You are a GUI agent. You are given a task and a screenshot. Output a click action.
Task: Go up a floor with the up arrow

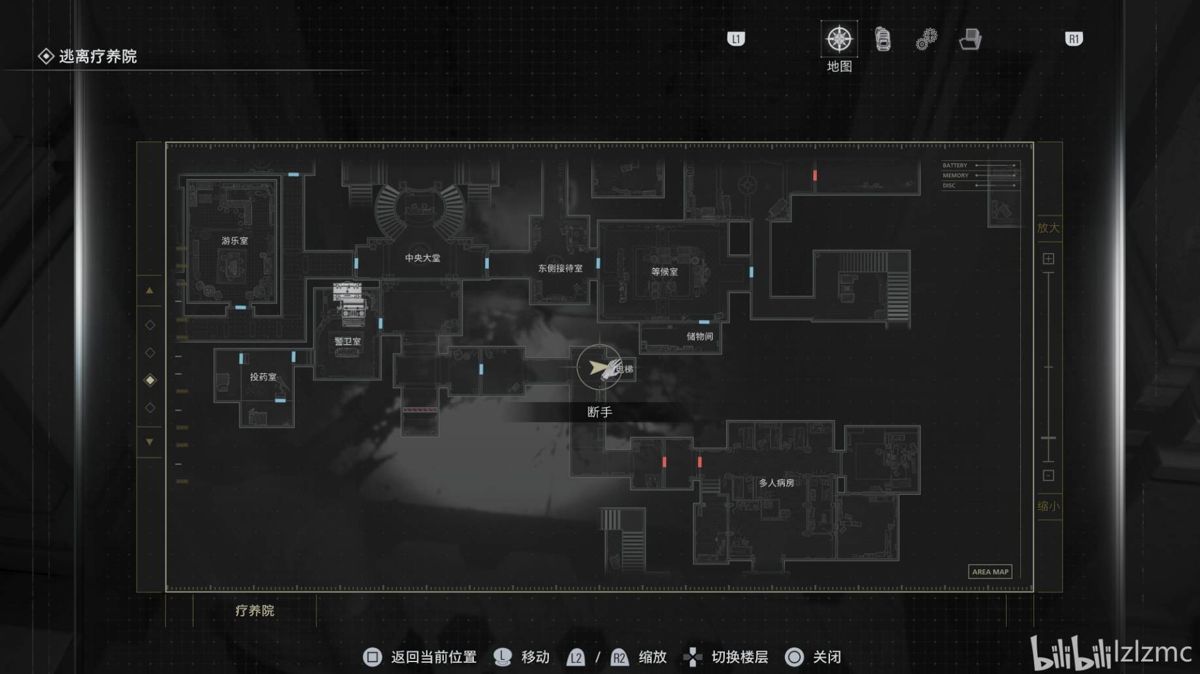pyautogui.click(x=150, y=291)
